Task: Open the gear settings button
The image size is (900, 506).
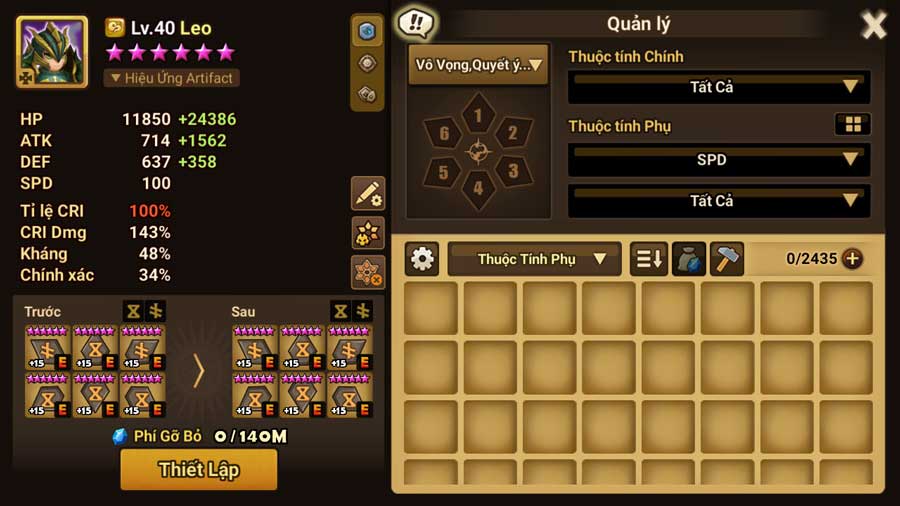Action: pos(423,259)
